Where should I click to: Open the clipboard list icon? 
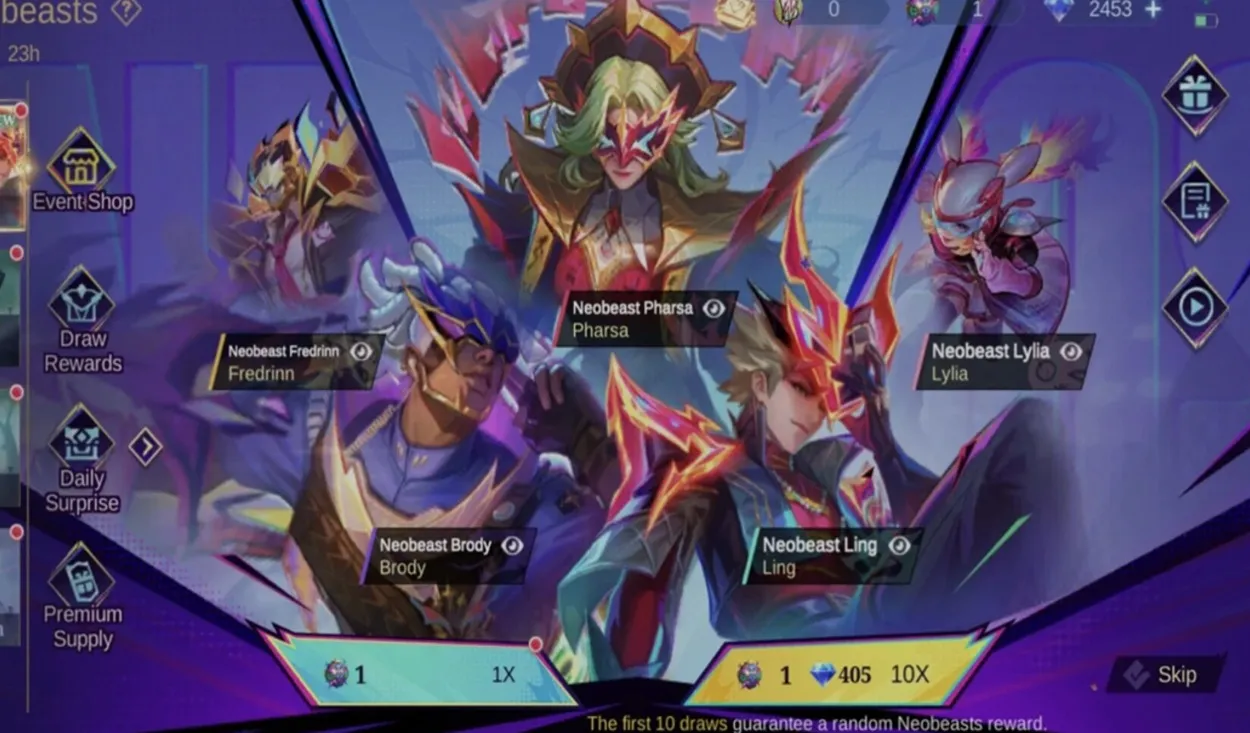click(x=1195, y=202)
